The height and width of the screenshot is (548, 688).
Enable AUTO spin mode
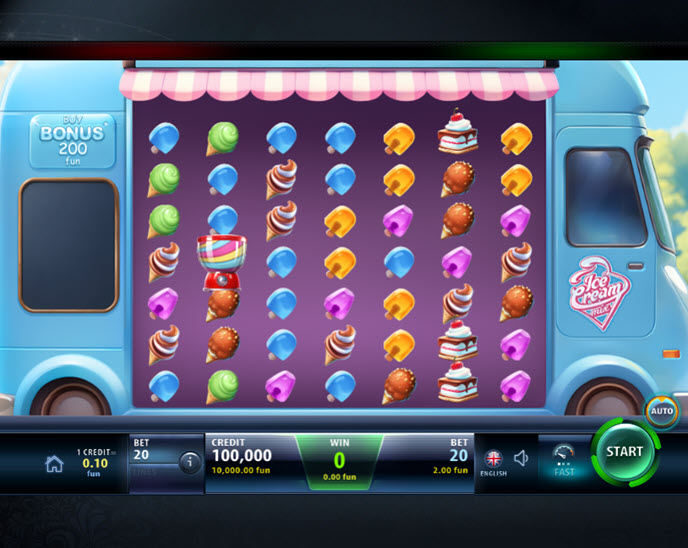(x=661, y=410)
